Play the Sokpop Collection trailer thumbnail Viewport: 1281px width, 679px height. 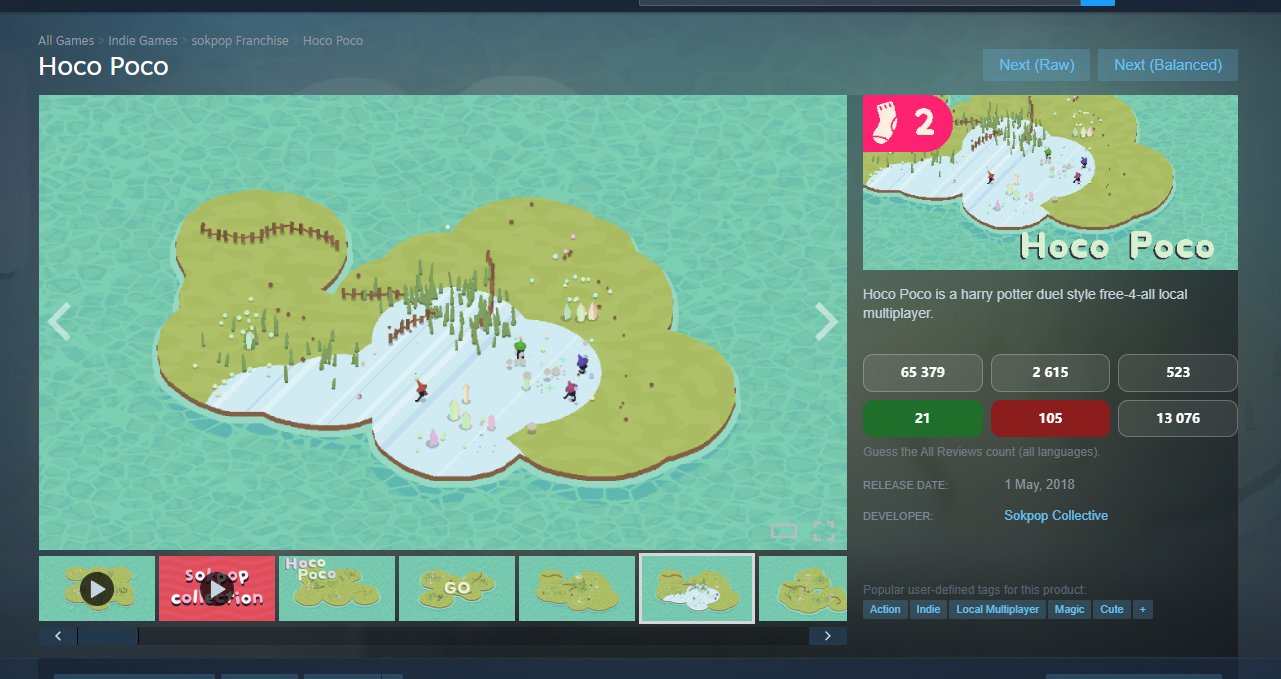[x=217, y=589]
